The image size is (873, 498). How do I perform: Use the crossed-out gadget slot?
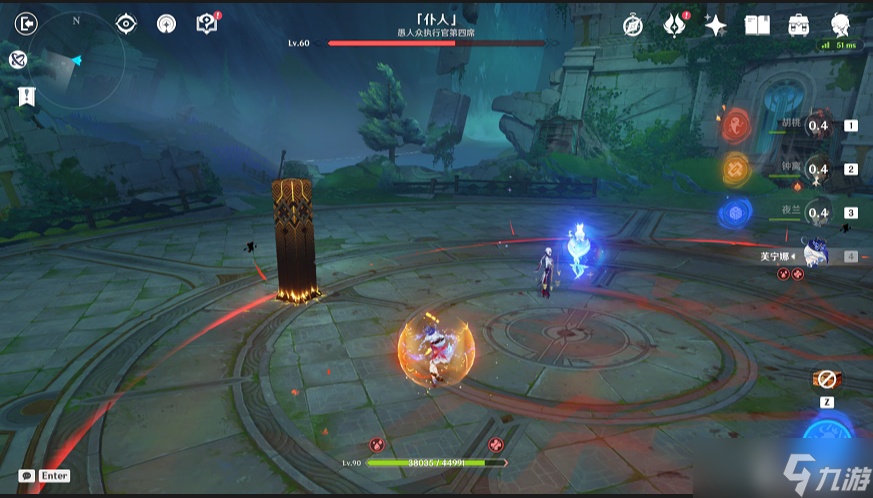click(827, 381)
